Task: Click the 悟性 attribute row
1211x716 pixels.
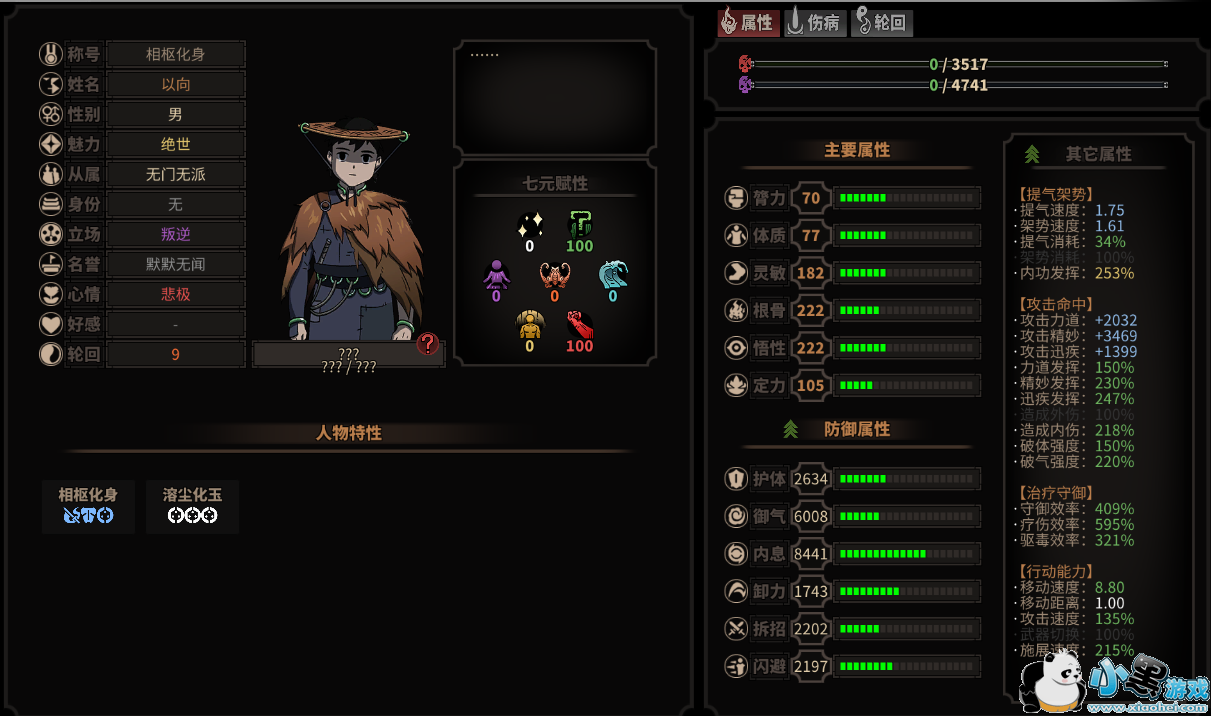Action: point(851,348)
